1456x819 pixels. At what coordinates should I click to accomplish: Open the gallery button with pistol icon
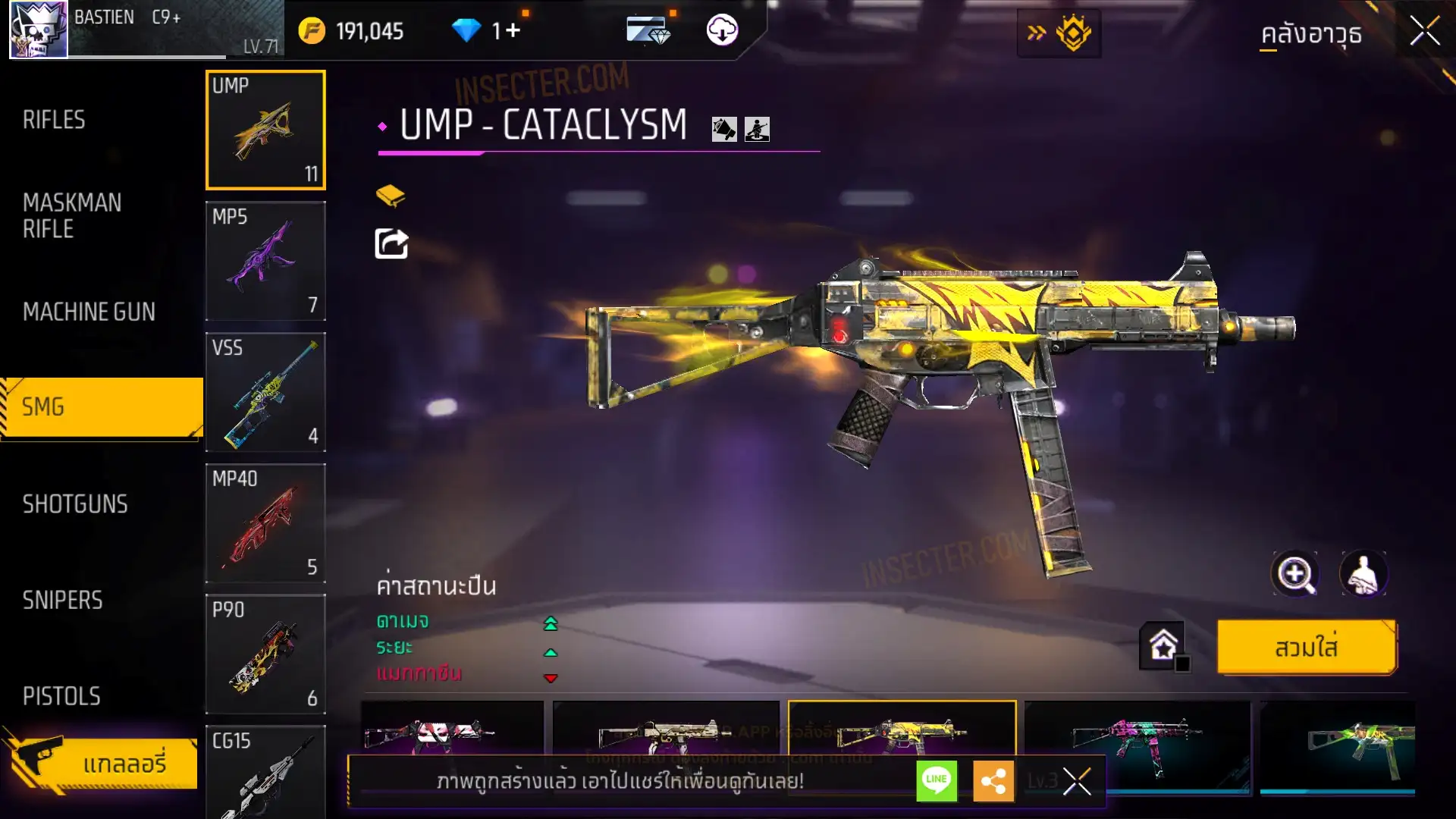[x=102, y=762]
